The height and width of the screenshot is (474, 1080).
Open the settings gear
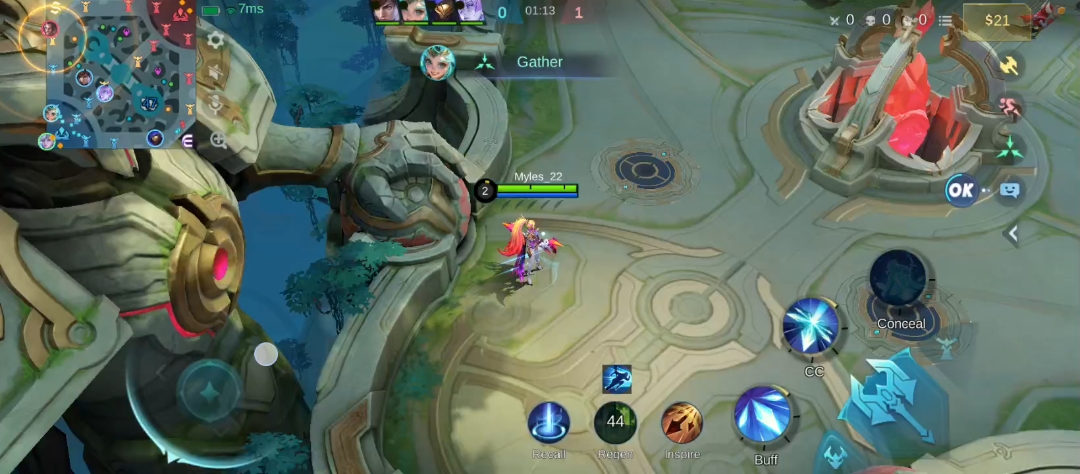click(215, 41)
